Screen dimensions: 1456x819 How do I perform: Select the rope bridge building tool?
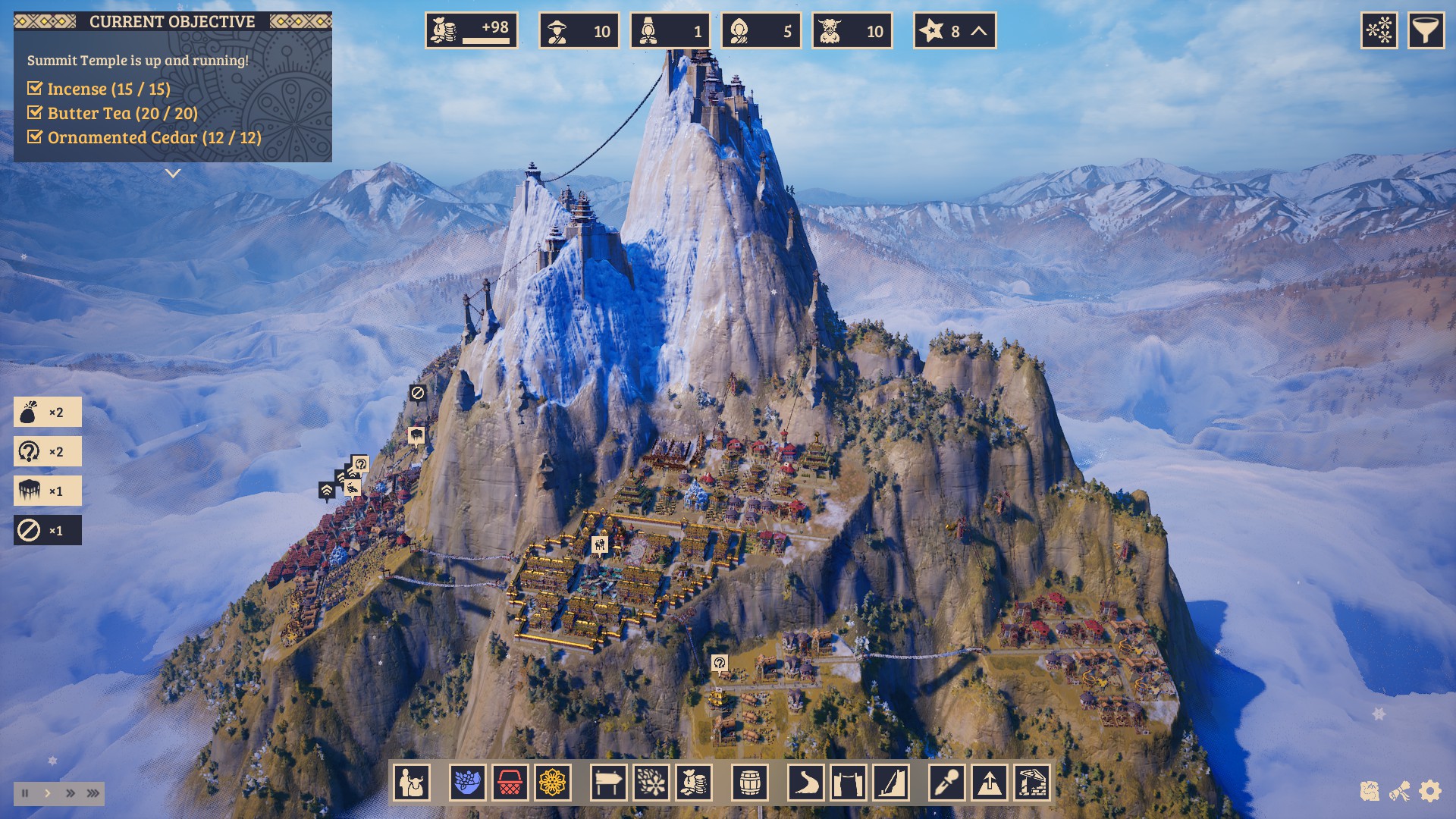click(x=848, y=783)
